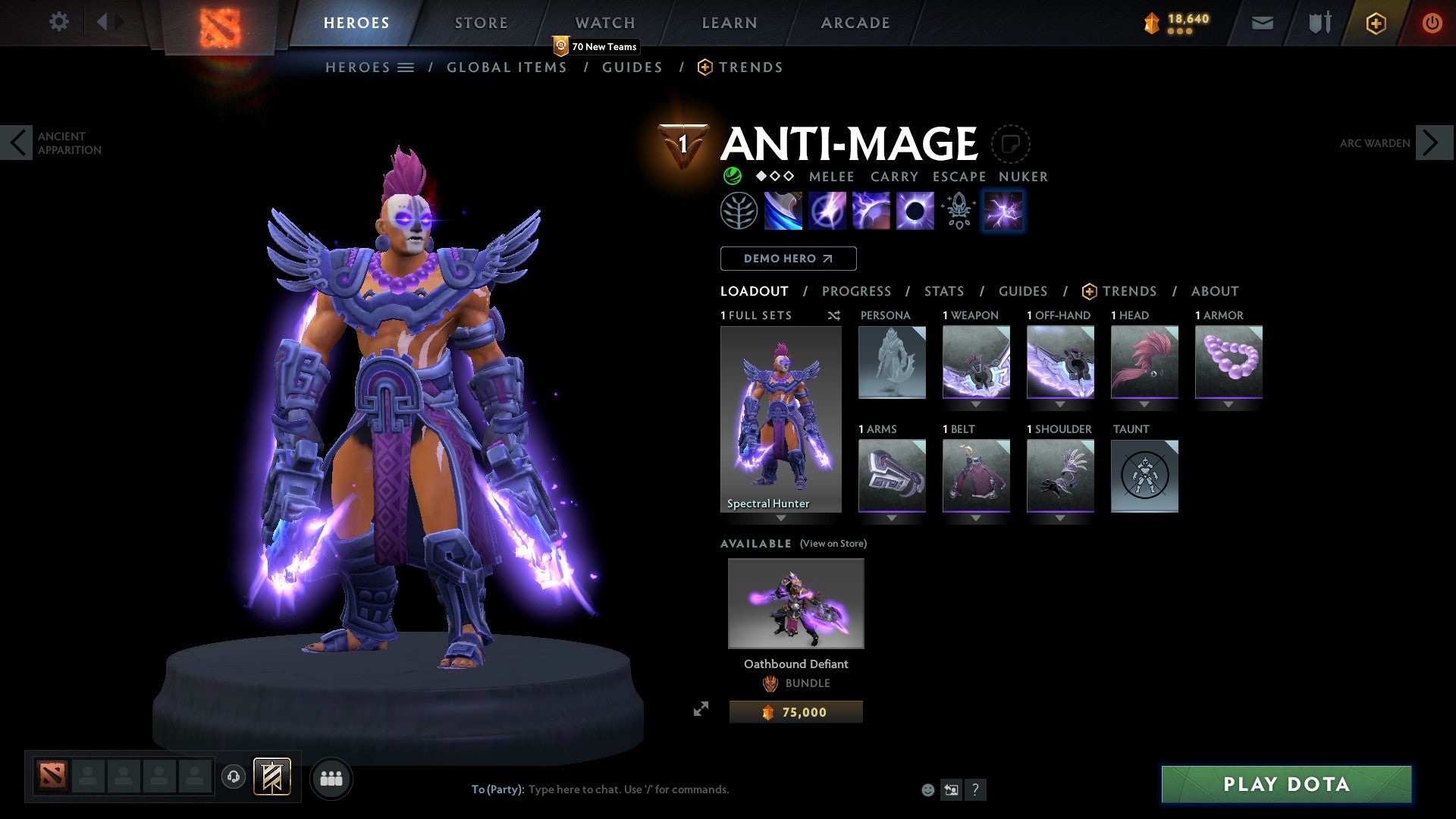Click the shuffle icon beside Full Sets
This screenshot has width=1456, height=819.
[834, 315]
